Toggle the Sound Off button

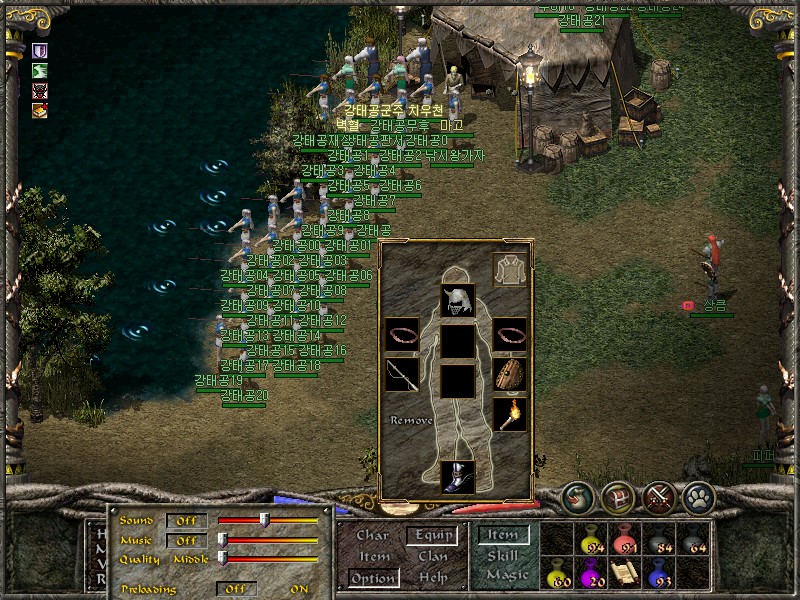point(187,521)
